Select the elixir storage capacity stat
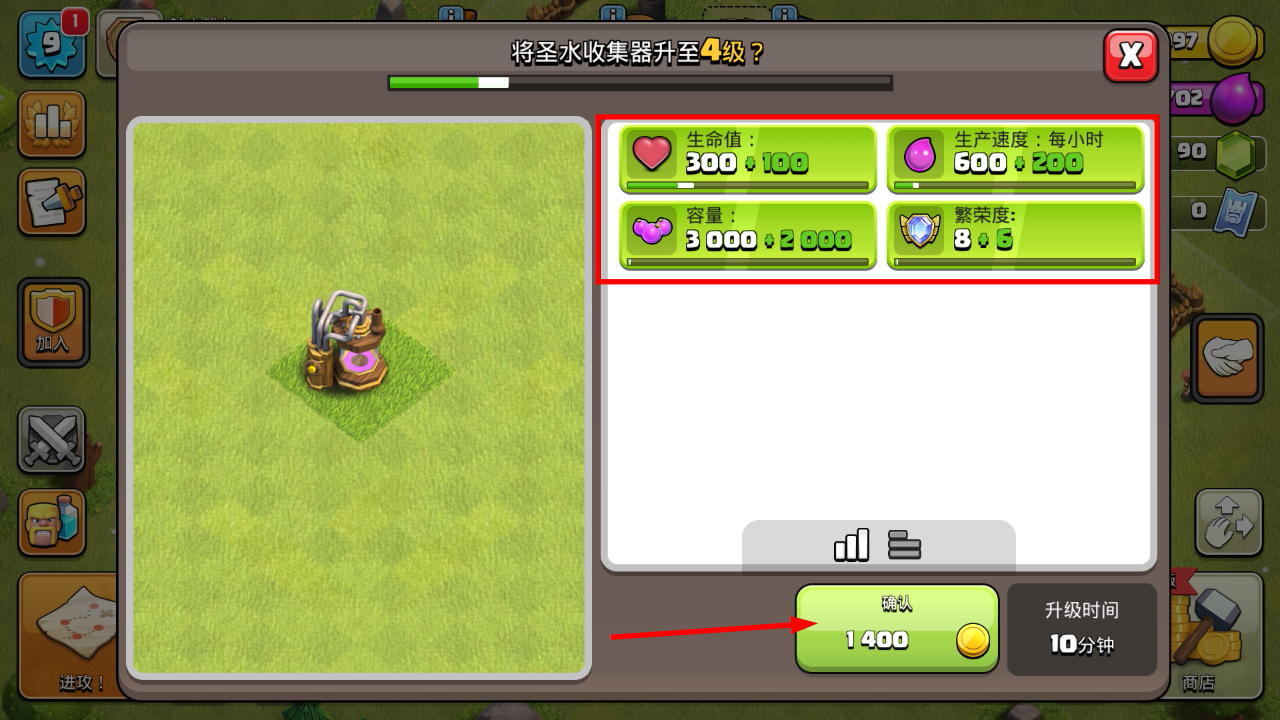The width and height of the screenshot is (1280, 720). 745,235
